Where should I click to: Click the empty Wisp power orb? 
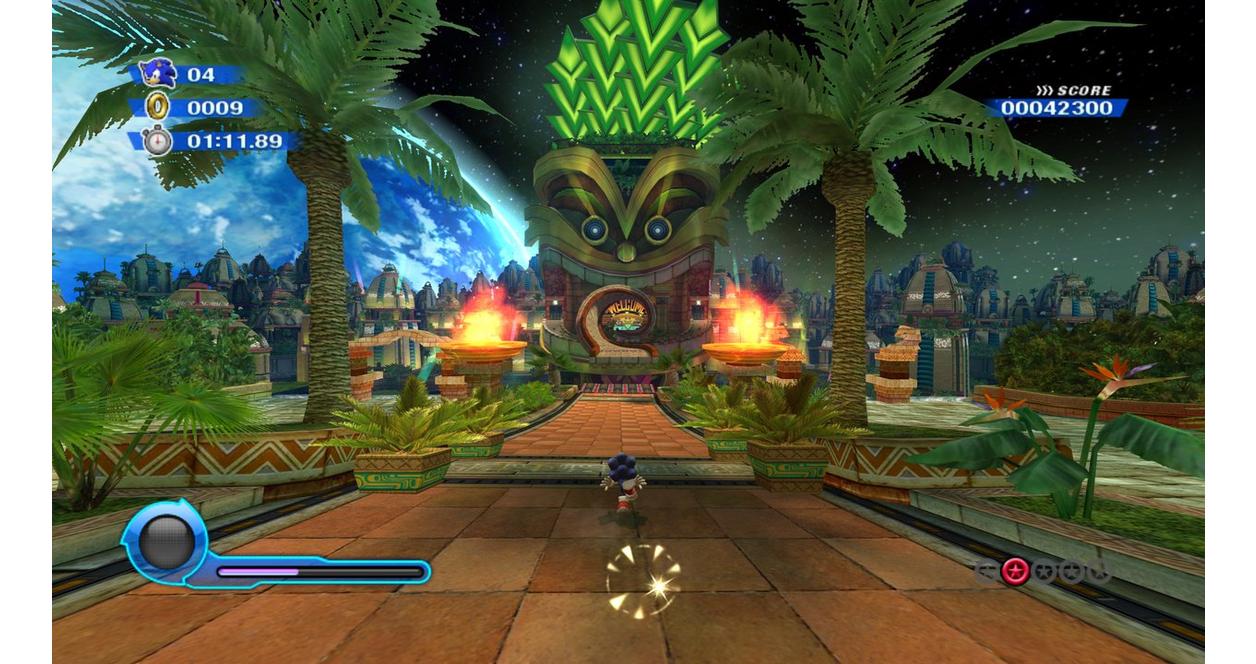166,542
